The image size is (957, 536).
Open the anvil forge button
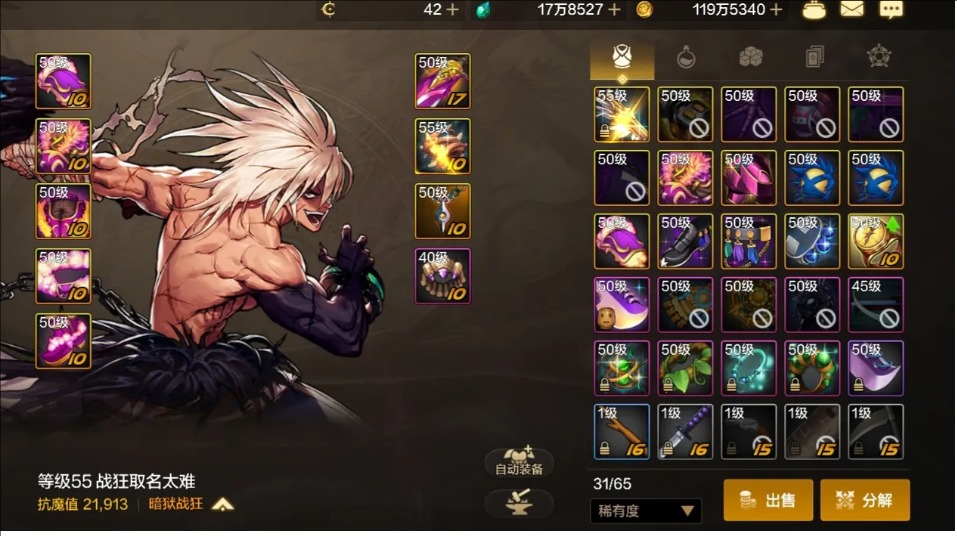coord(517,503)
